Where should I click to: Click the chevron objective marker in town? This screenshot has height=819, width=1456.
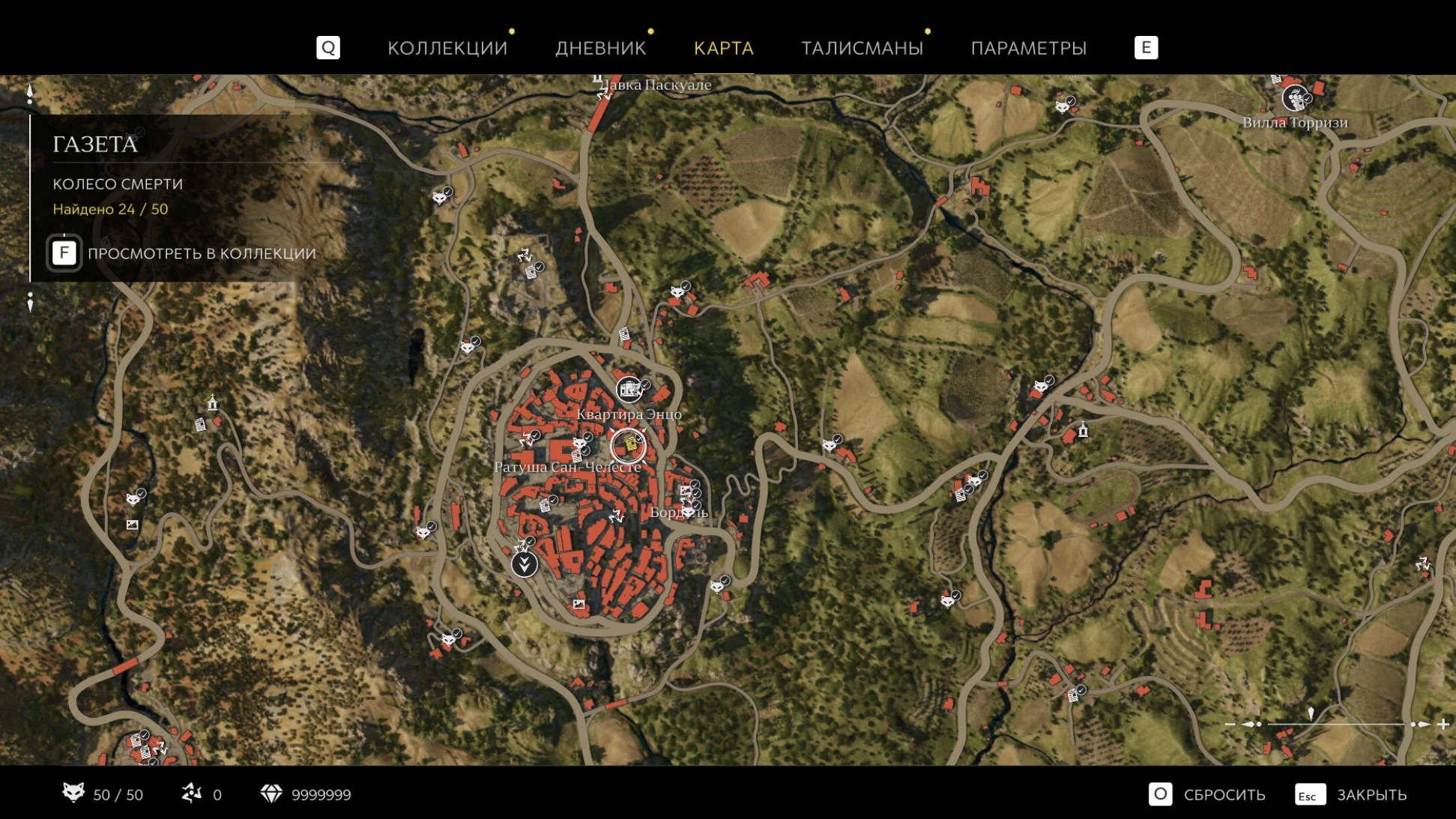525,563
